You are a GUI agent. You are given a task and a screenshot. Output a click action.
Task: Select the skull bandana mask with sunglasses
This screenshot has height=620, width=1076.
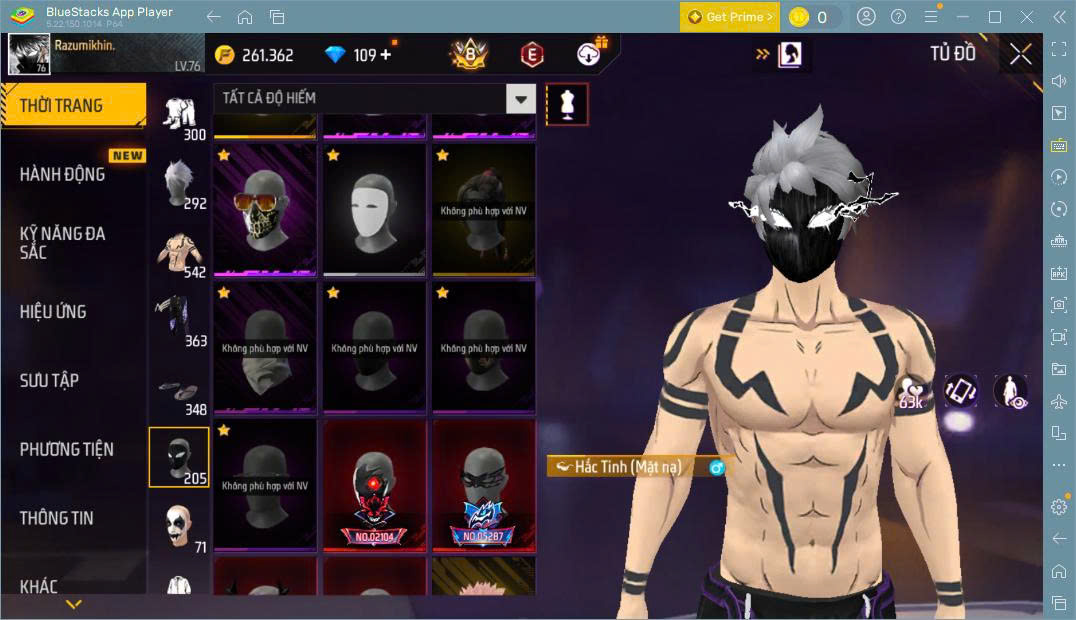(x=265, y=209)
